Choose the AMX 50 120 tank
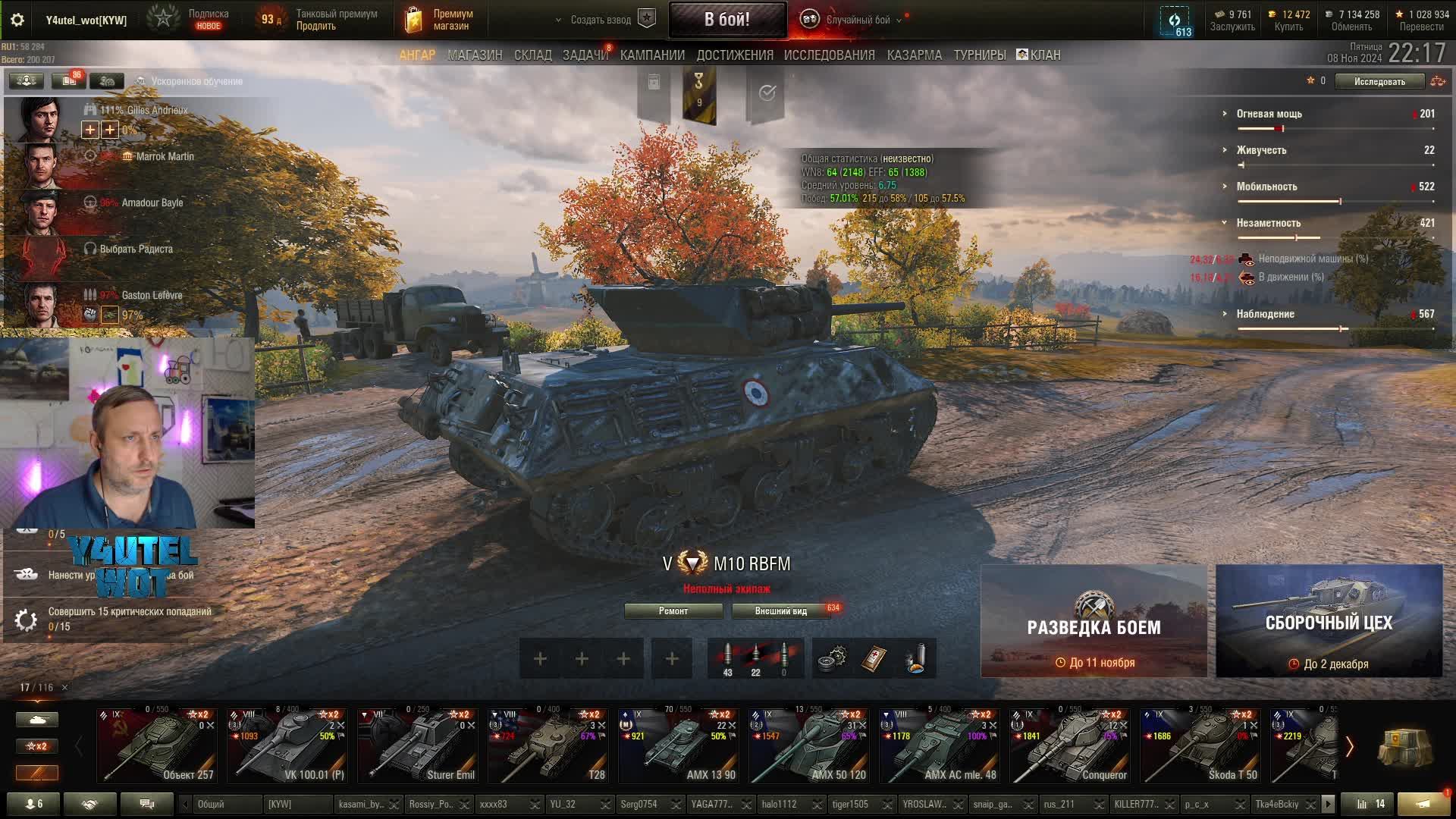Viewport: 1456px width, 819px height. click(808, 746)
